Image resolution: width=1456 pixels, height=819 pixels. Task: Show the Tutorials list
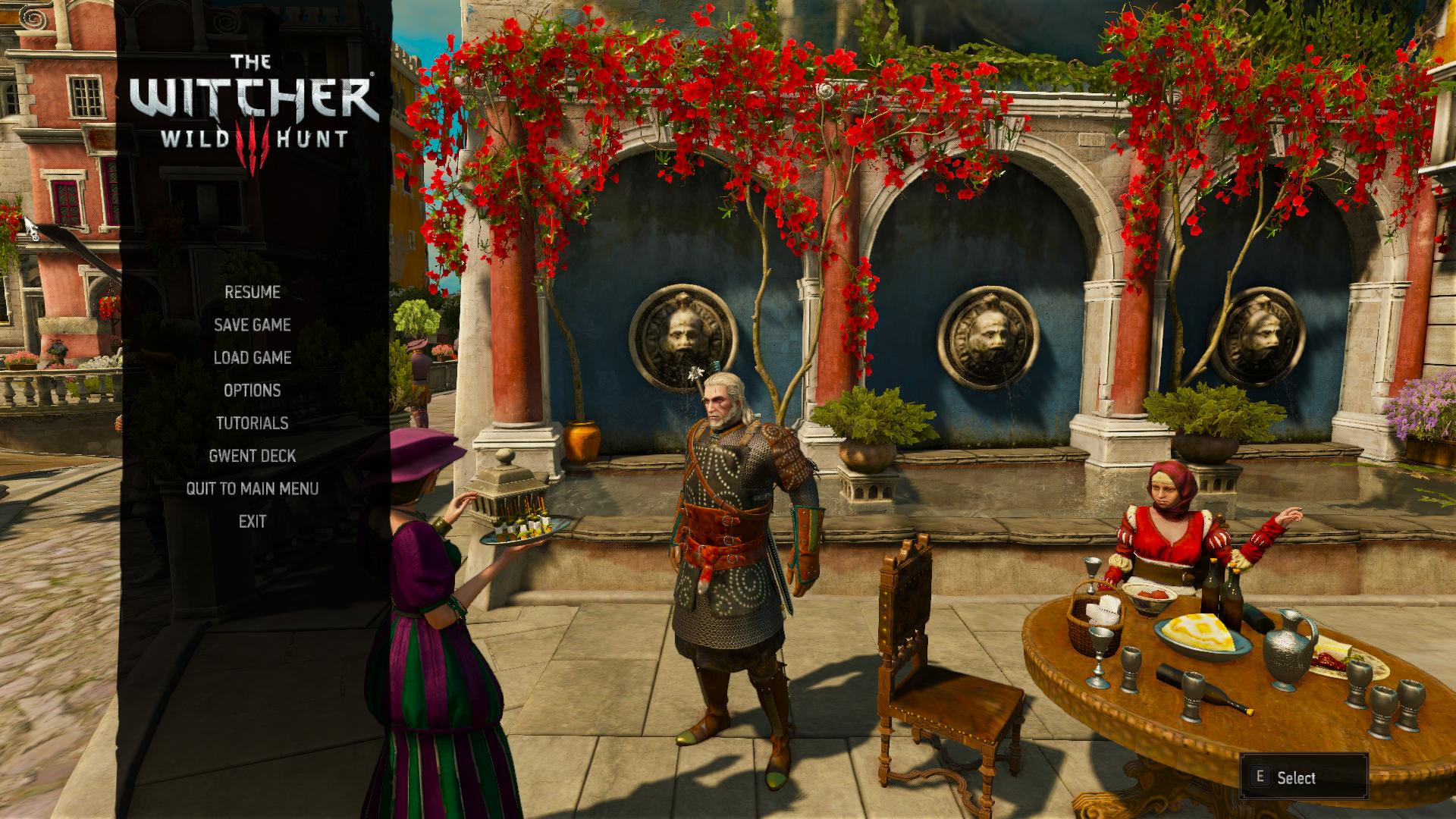pos(253,423)
